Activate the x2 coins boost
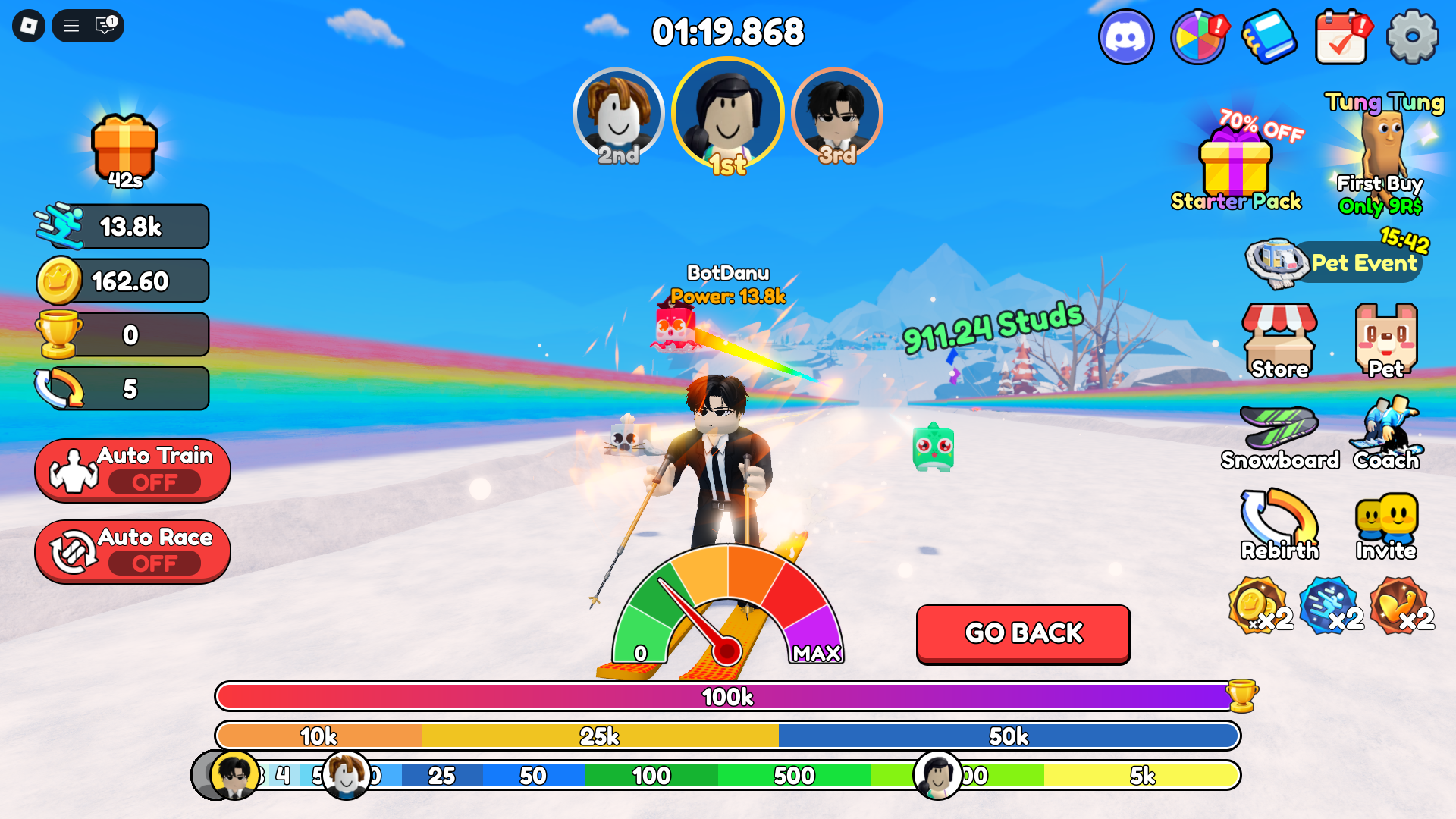This screenshot has height=819, width=1456. pyautogui.click(x=1260, y=606)
